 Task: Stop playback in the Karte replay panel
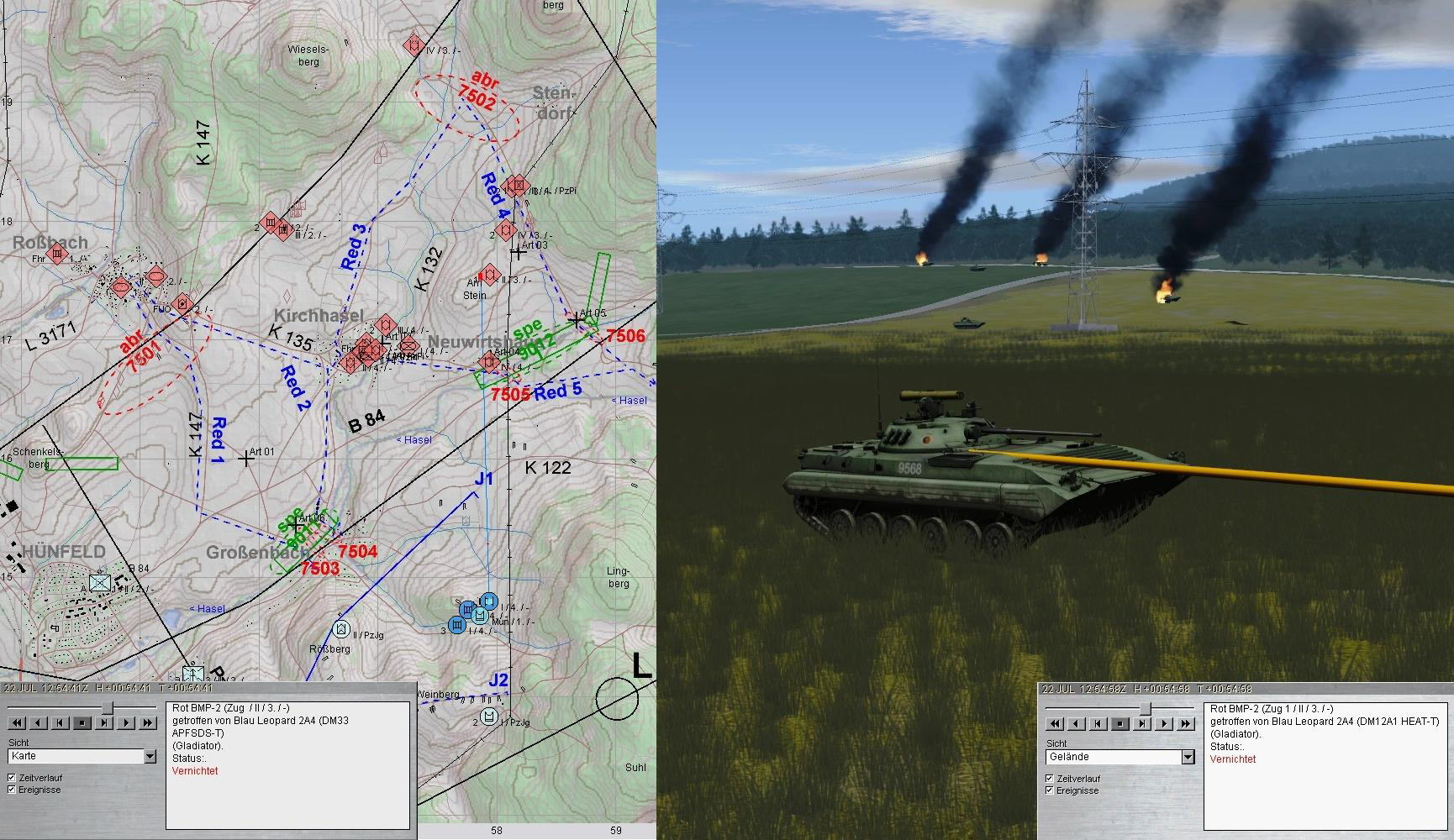pos(82,722)
